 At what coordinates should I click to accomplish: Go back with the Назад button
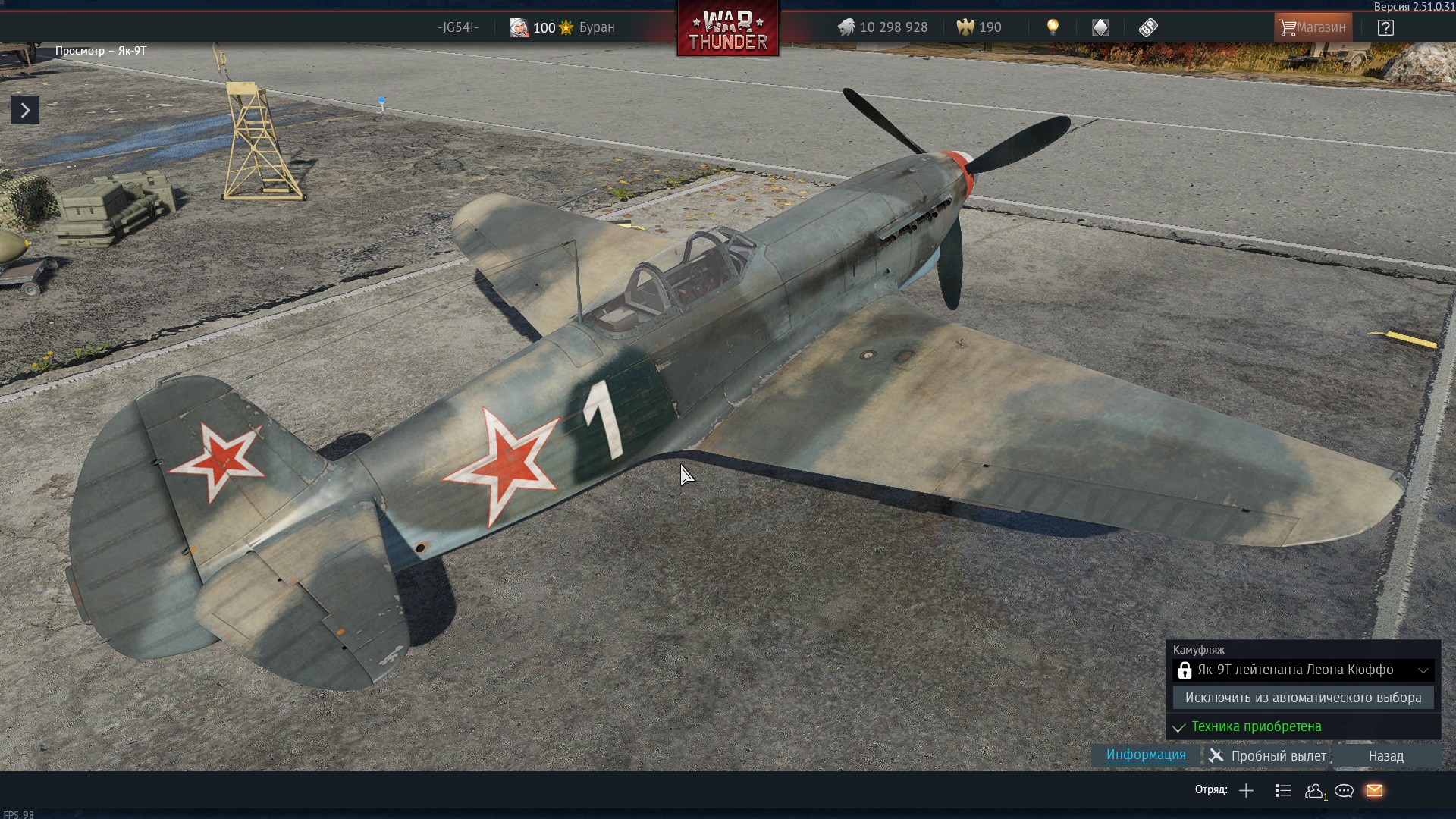[x=1385, y=756]
